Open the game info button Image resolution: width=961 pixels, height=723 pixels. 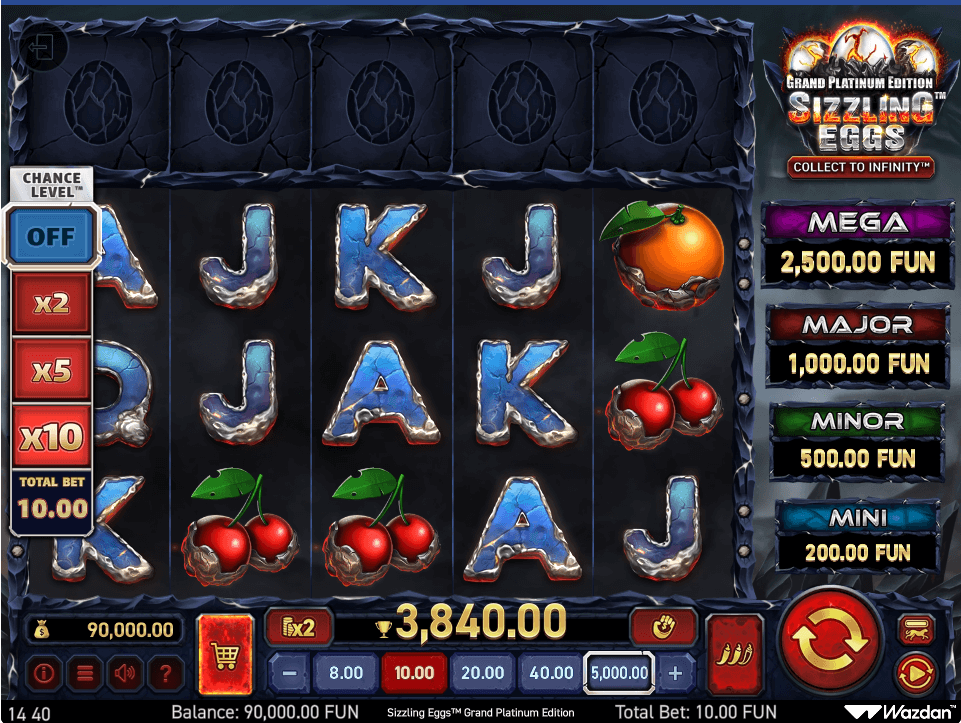pos(42,673)
